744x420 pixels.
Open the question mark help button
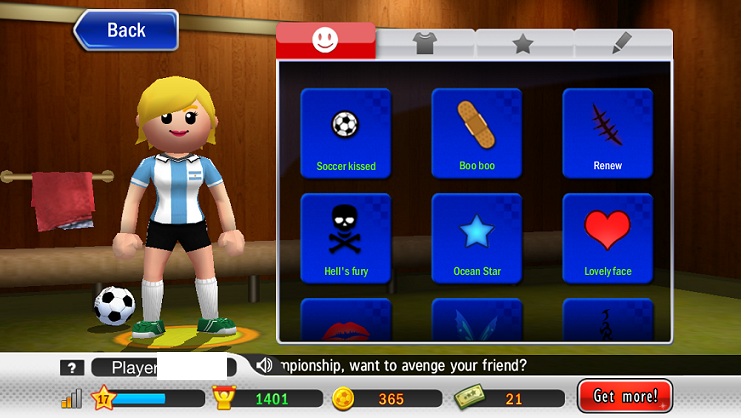(x=70, y=368)
